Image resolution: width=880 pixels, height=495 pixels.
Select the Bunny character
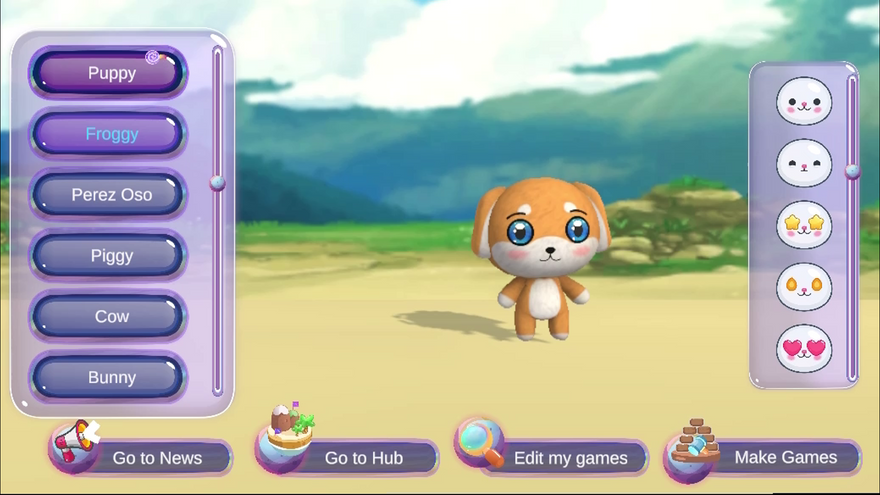109,378
